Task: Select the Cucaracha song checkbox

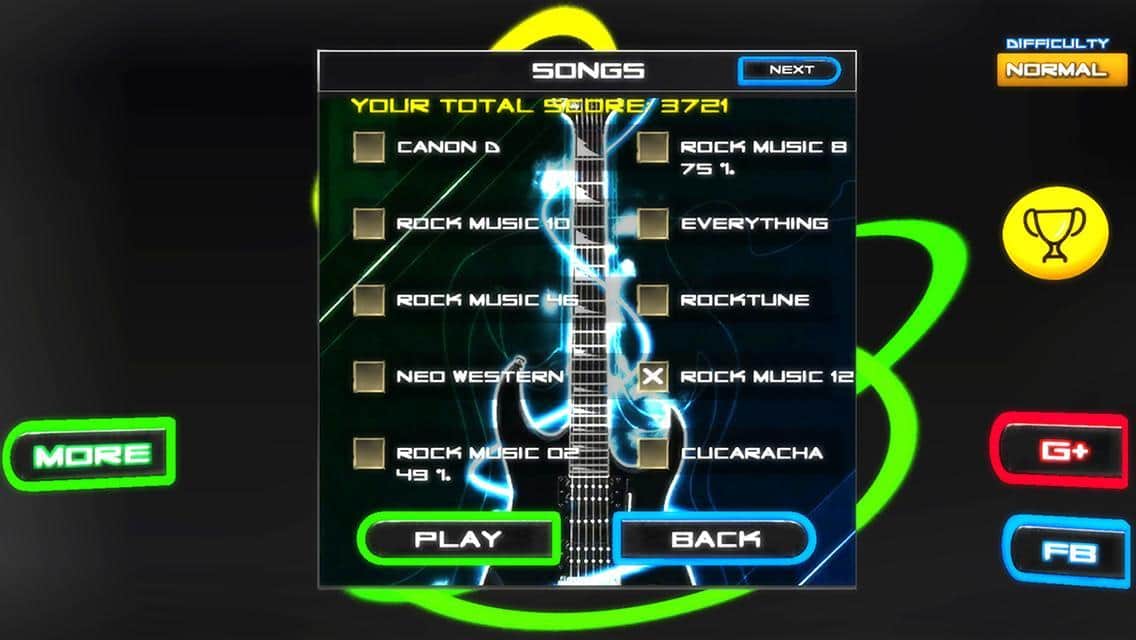Action: point(653,453)
